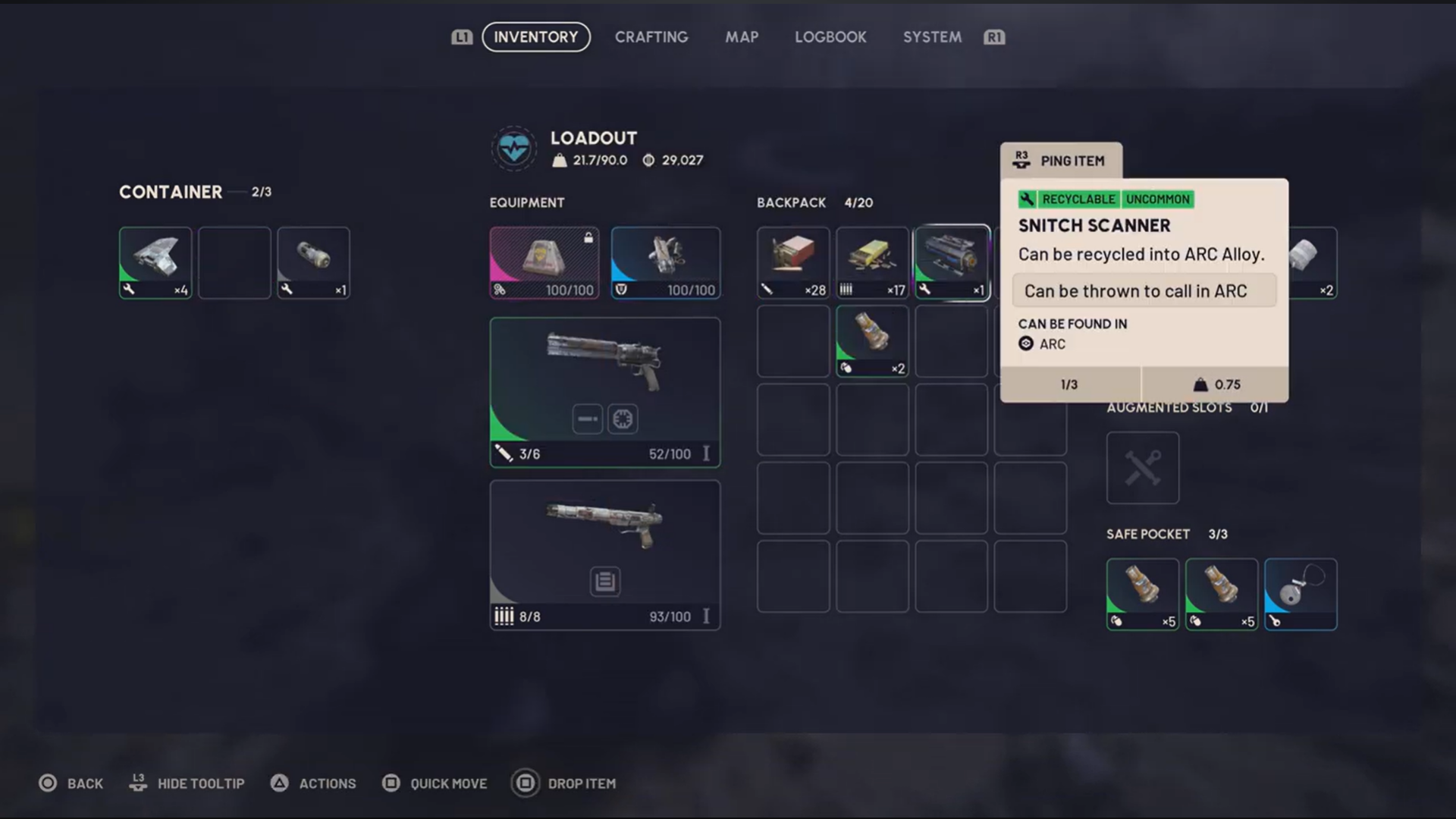Open the loadout heart status icon
The image size is (1456, 819).
[513, 148]
